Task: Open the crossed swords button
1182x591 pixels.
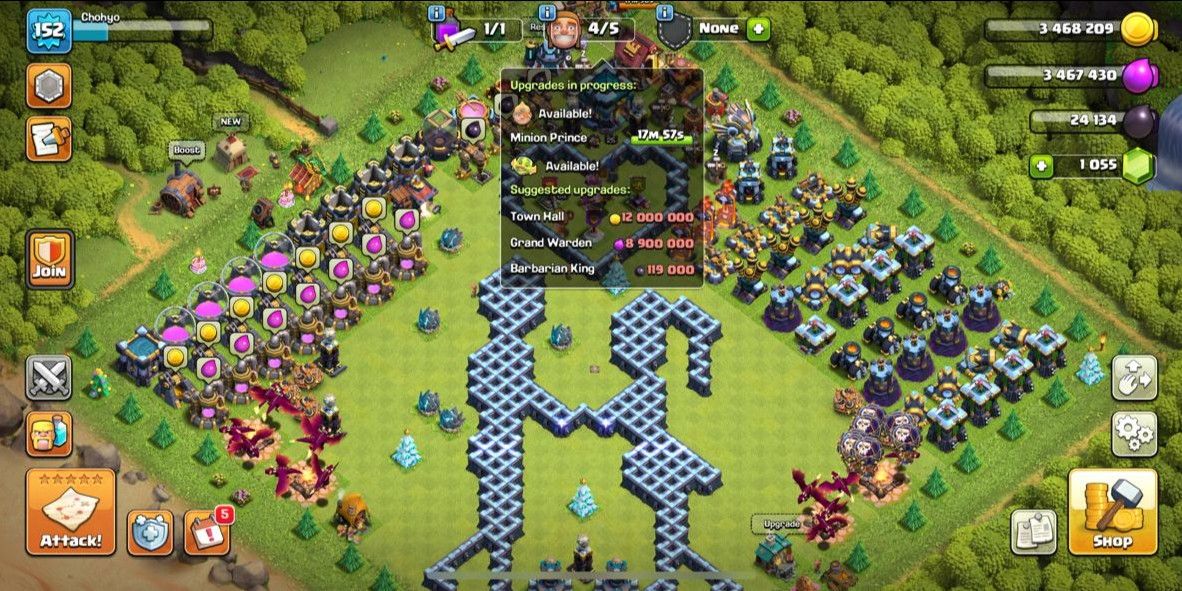Action: (48, 378)
